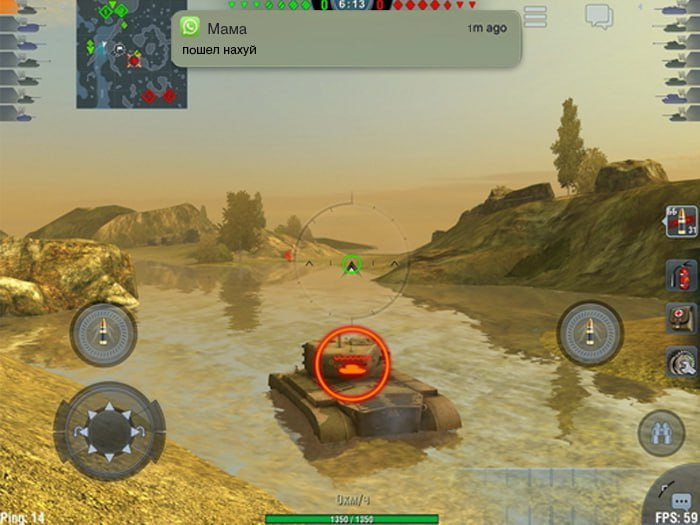Tap the movement joystick pad
The width and height of the screenshot is (700, 525).
coord(108,429)
